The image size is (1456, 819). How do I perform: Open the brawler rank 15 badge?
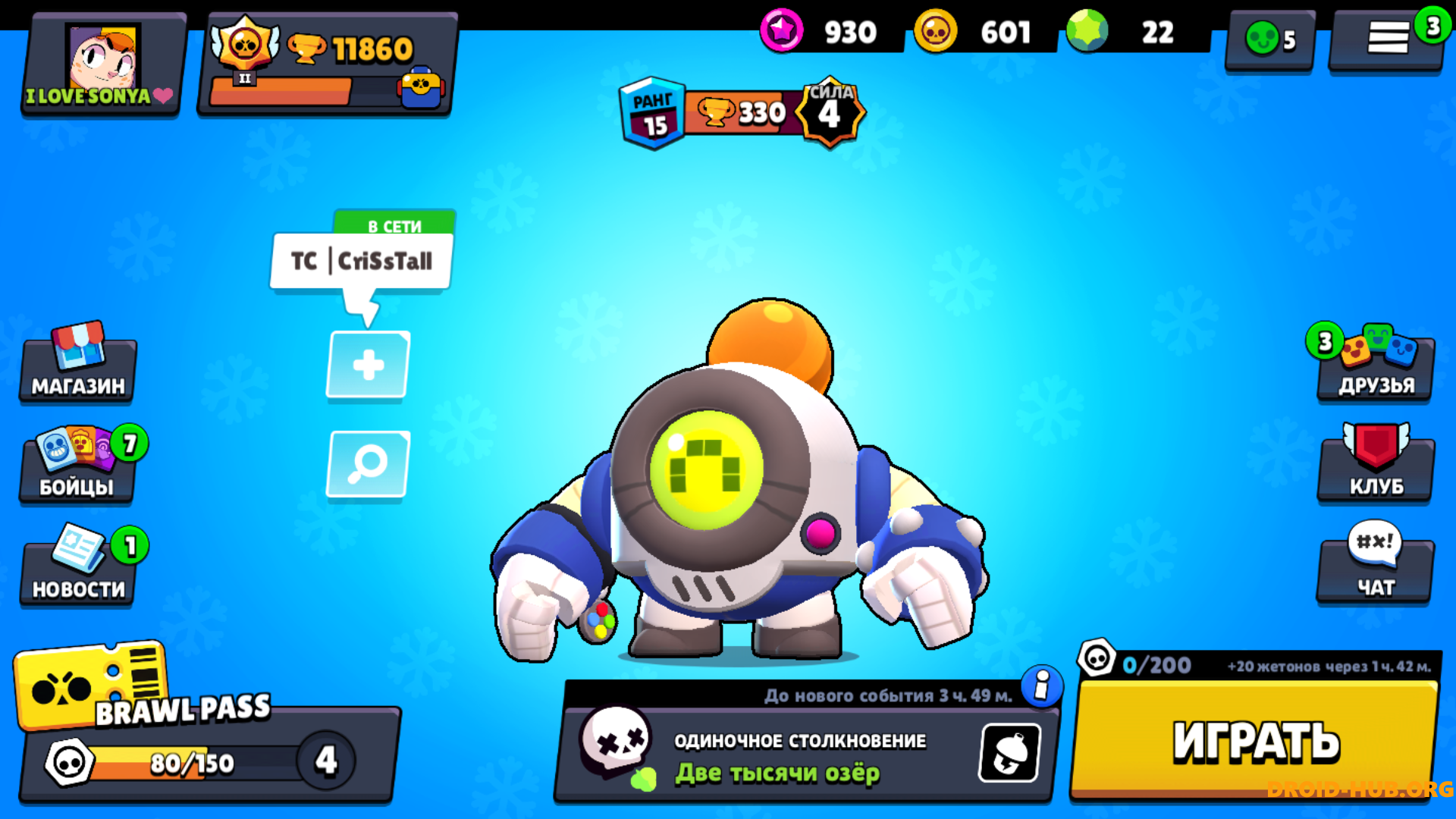click(x=652, y=114)
